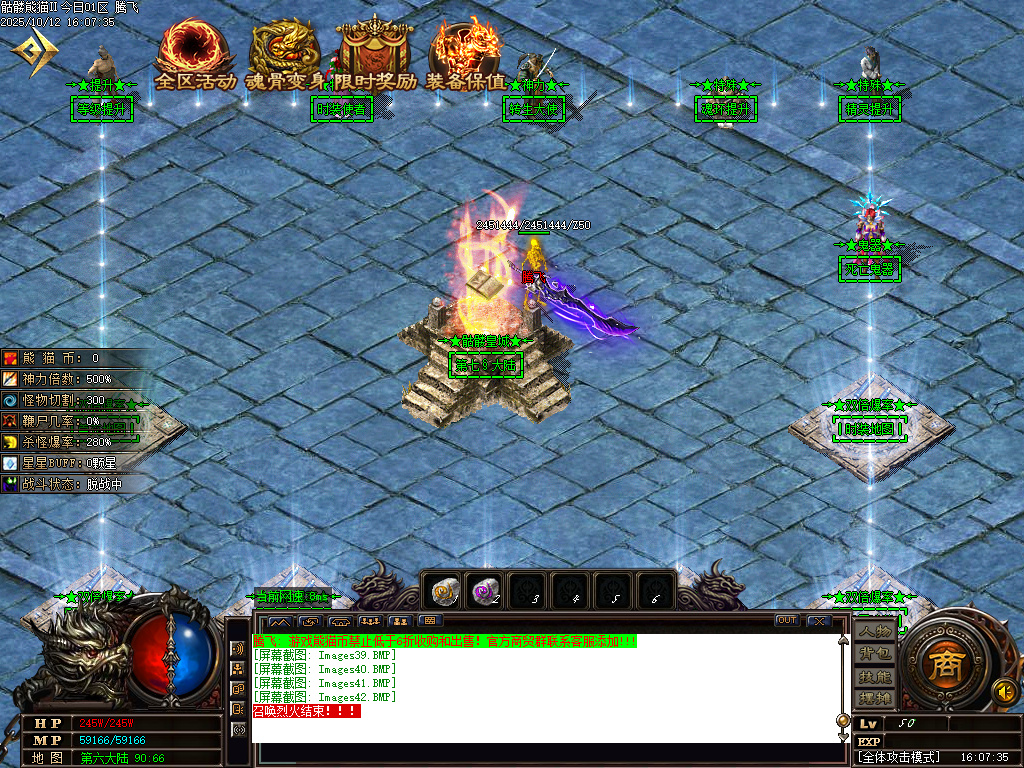Open the 背包 bag inventory
Viewport: 1024px width, 768px height.
tap(875, 653)
